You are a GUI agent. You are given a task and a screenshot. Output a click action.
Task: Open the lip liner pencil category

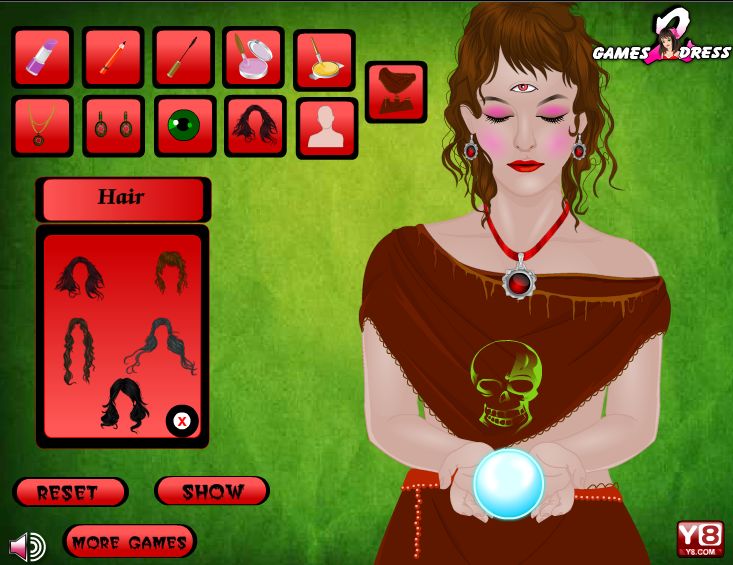[113, 57]
